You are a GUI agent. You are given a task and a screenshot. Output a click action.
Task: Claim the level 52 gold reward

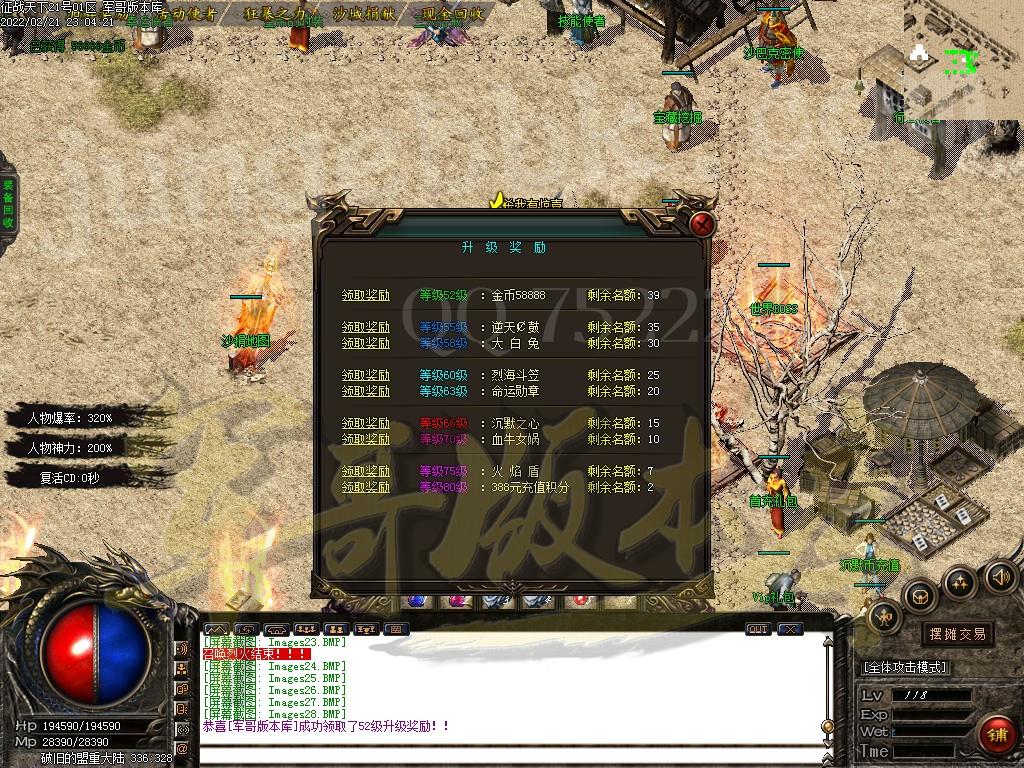point(366,295)
